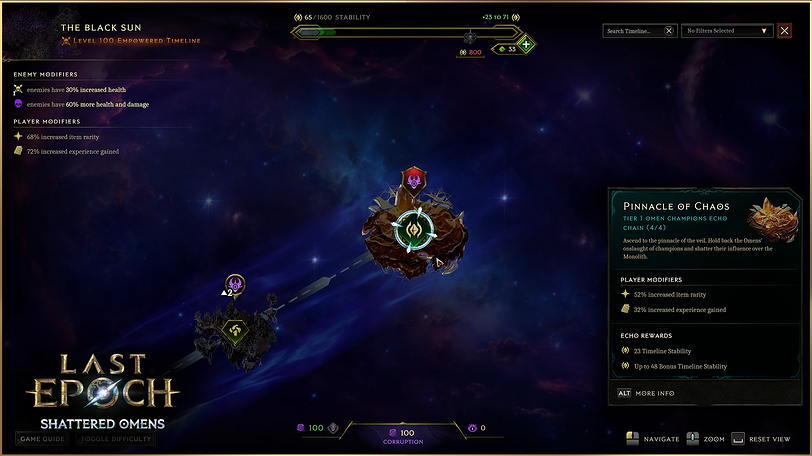Click the Corruption 100 indicator
Image resolution: width=812 pixels, height=456 pixels.
tap(406, 435)
